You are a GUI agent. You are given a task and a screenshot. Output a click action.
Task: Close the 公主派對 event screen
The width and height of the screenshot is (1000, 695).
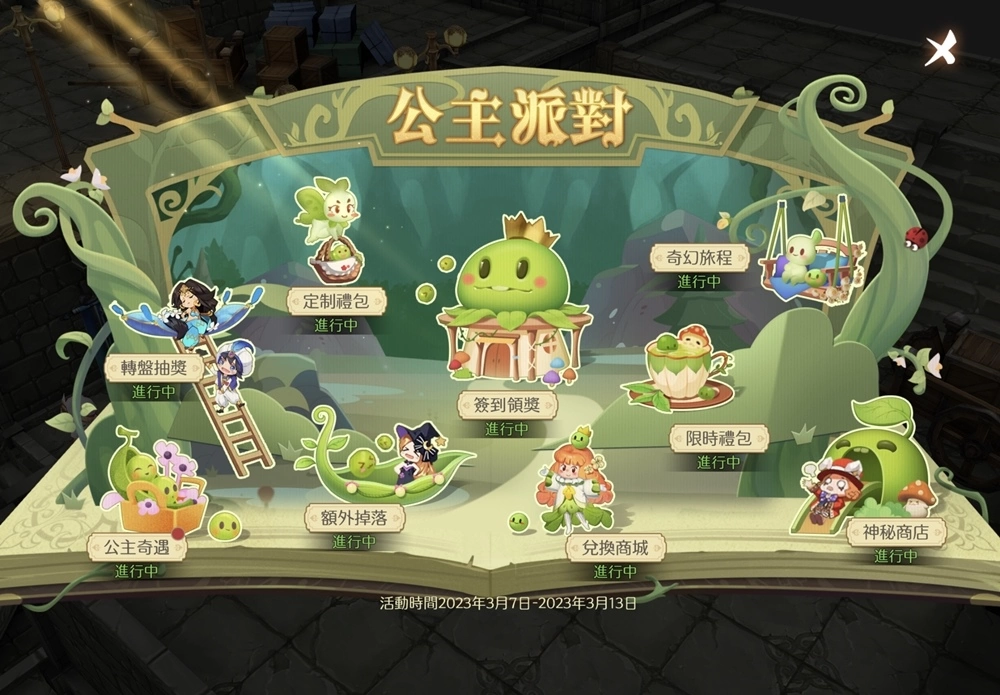point(941,47)
